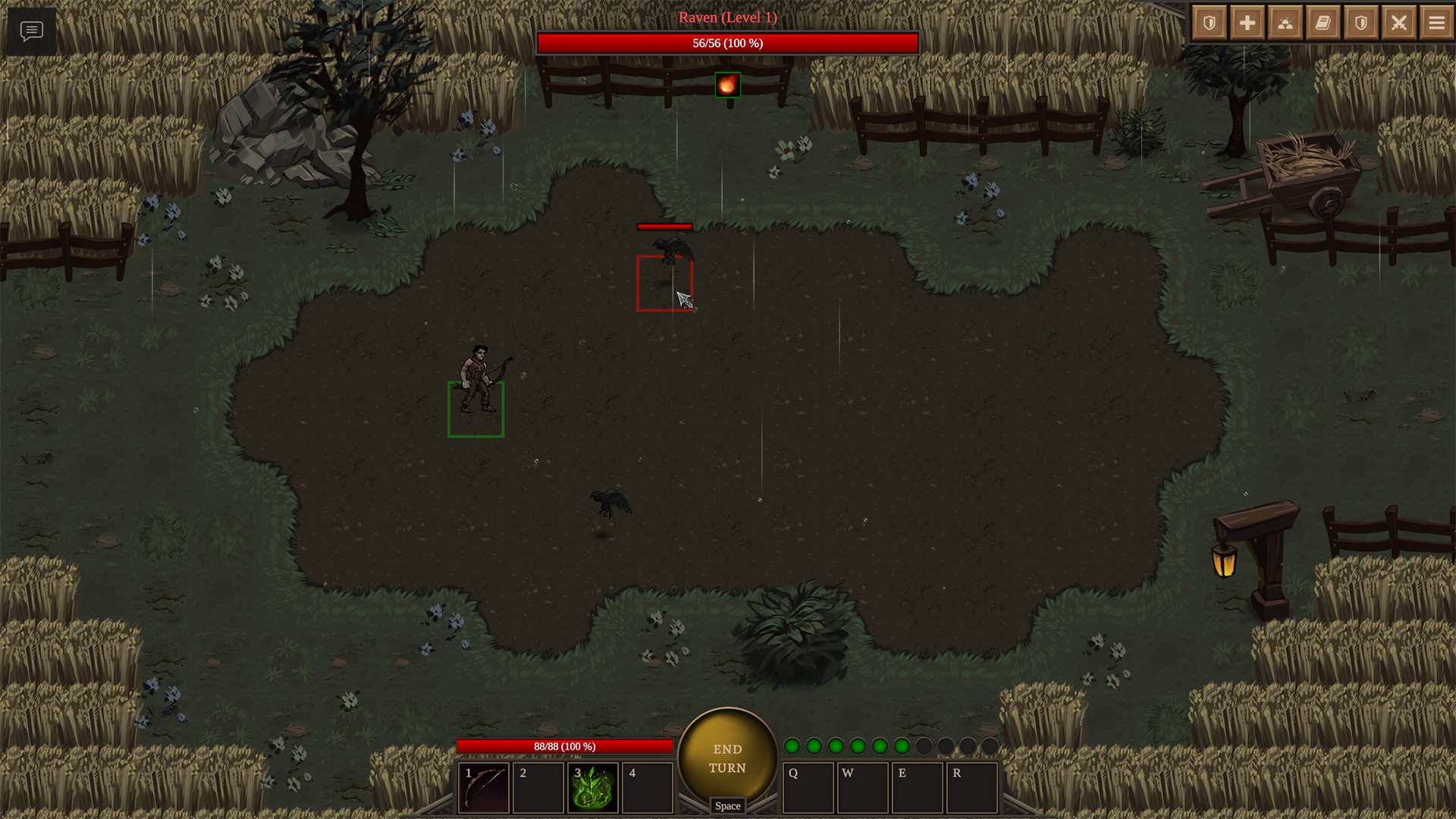The height and width of the screenshot is (819, 1456).
Task: Click the plus icon in the top-right toolbar
Action: [x=1247, y=22]
